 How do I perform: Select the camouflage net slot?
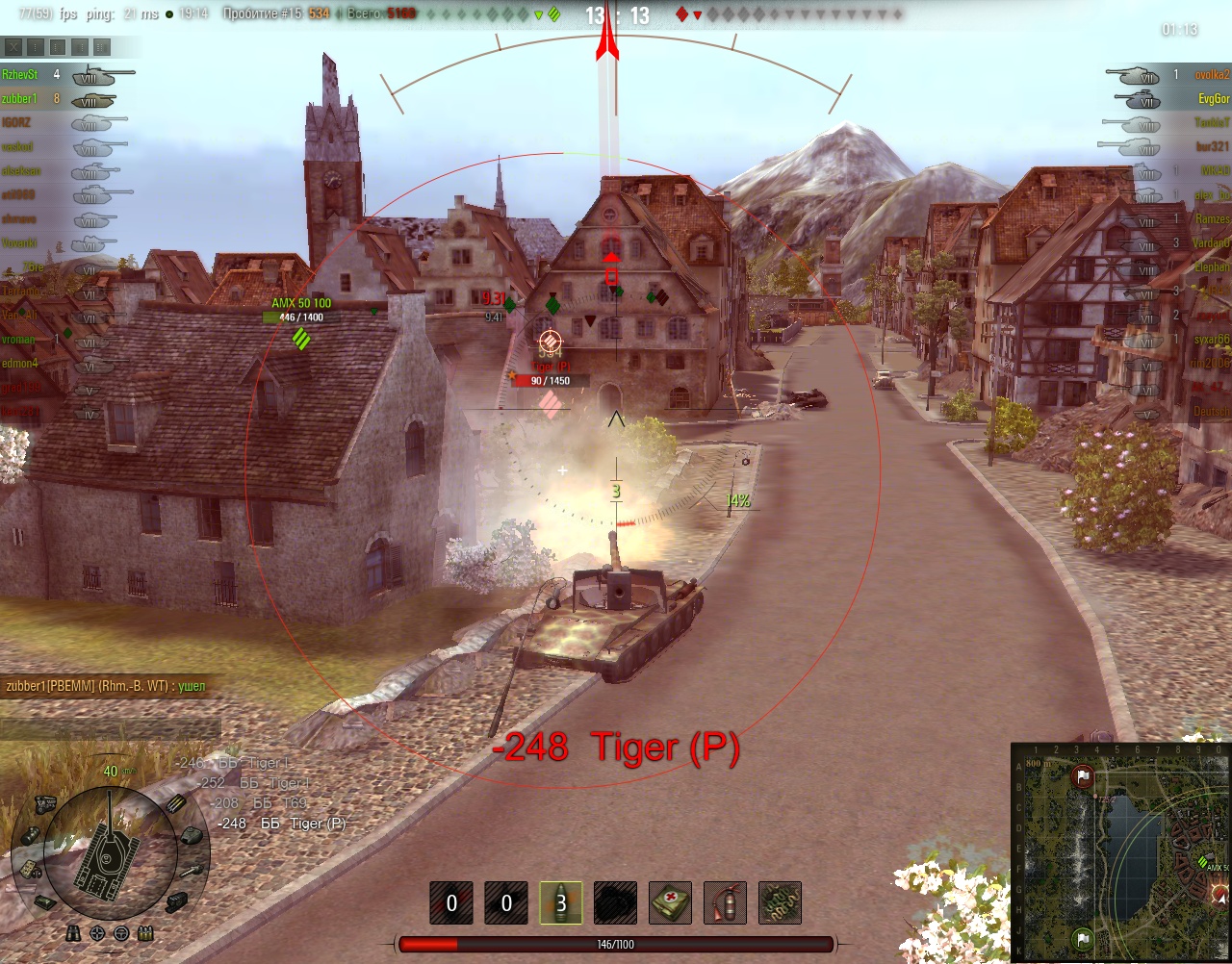[780, 903]
